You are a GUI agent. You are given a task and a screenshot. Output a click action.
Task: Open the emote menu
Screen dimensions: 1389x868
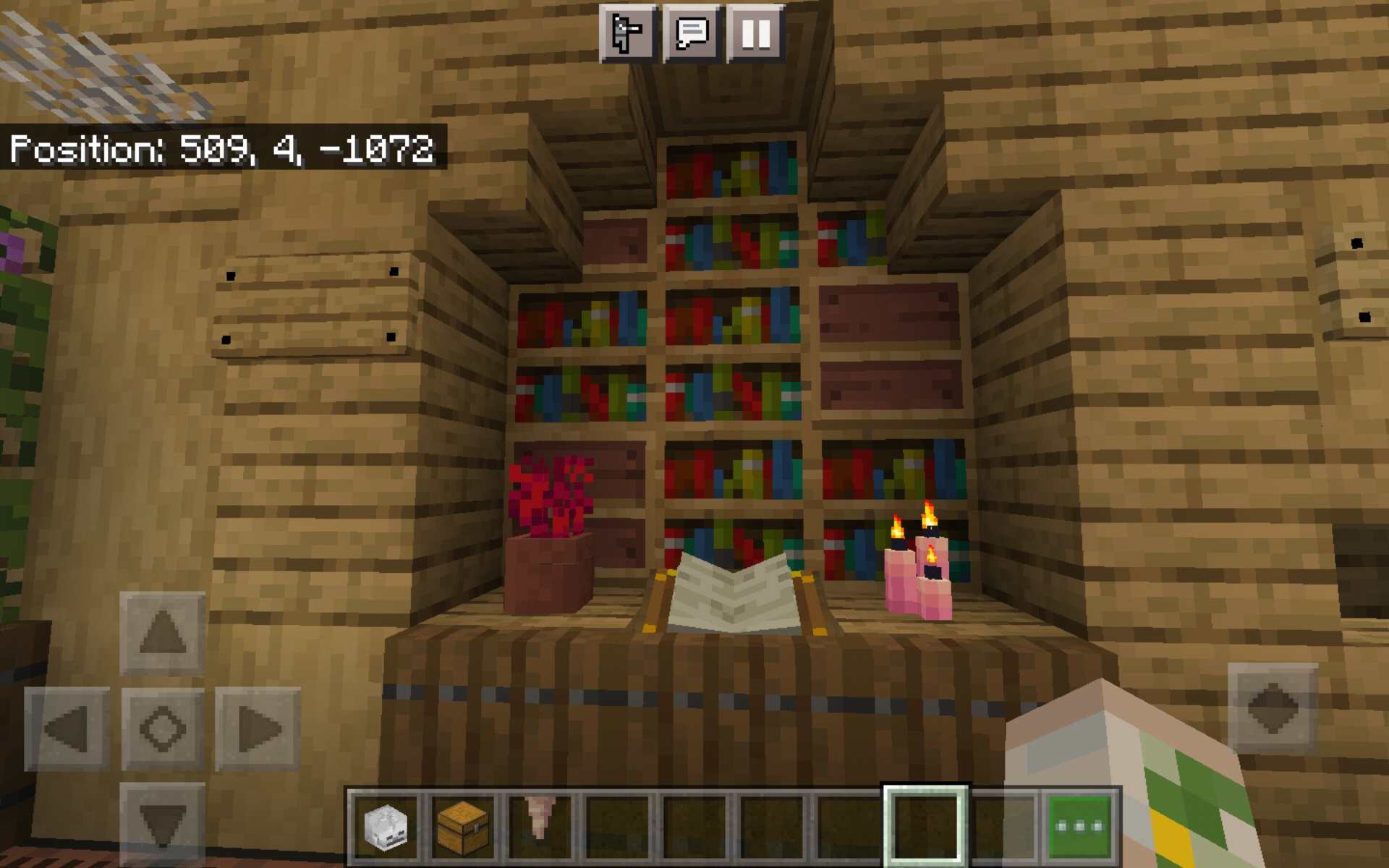(x=628, y=32)
